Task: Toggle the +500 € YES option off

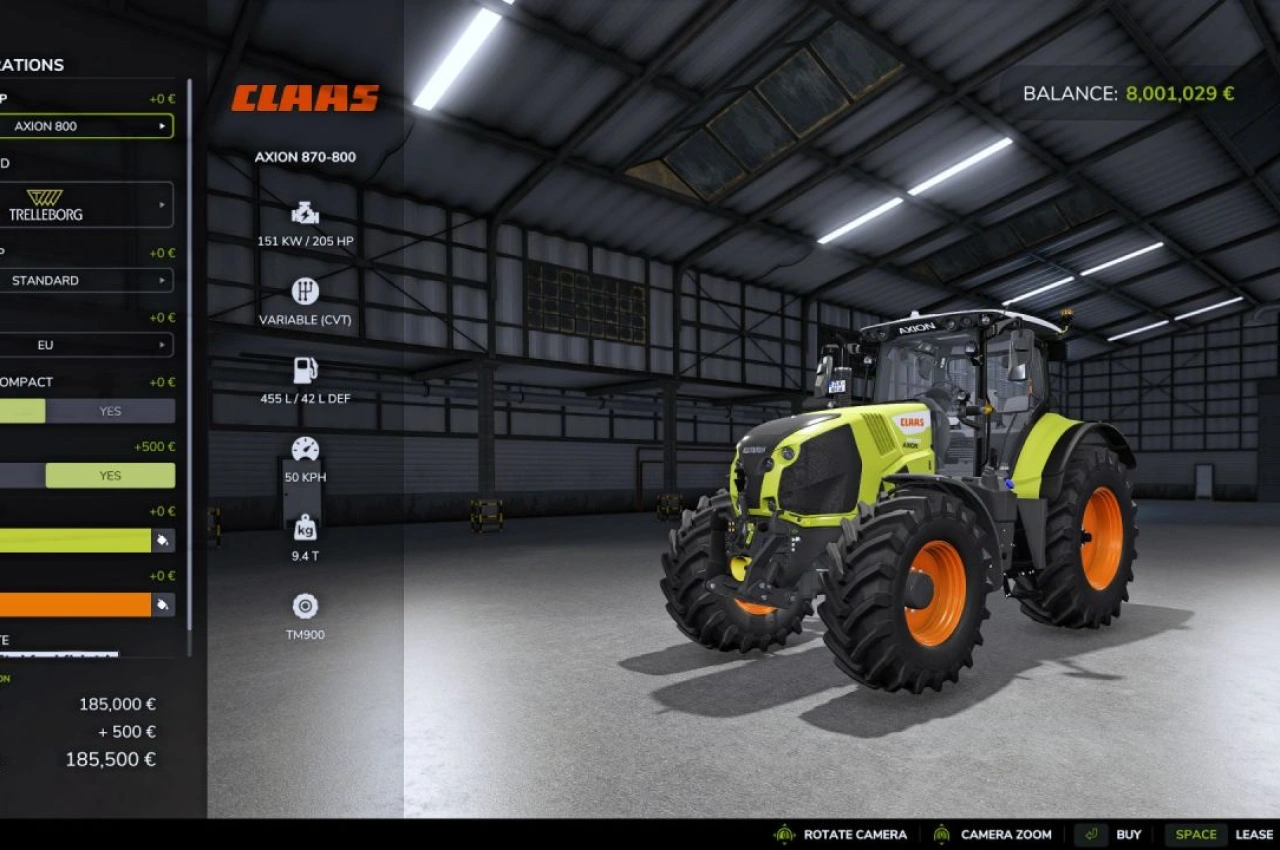Action: (x=109, y=475)
